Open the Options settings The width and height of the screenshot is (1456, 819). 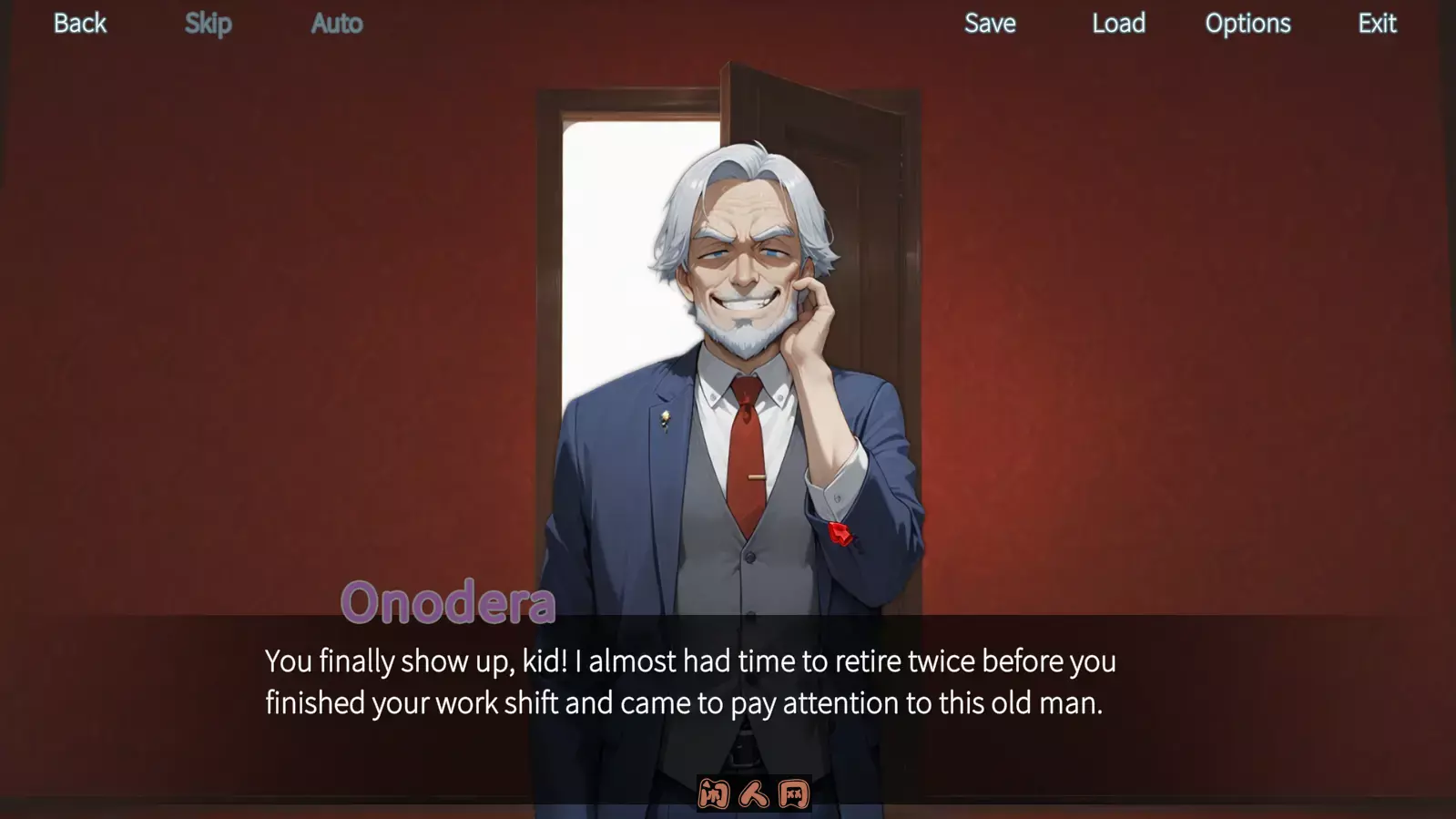pos(1247,24)
